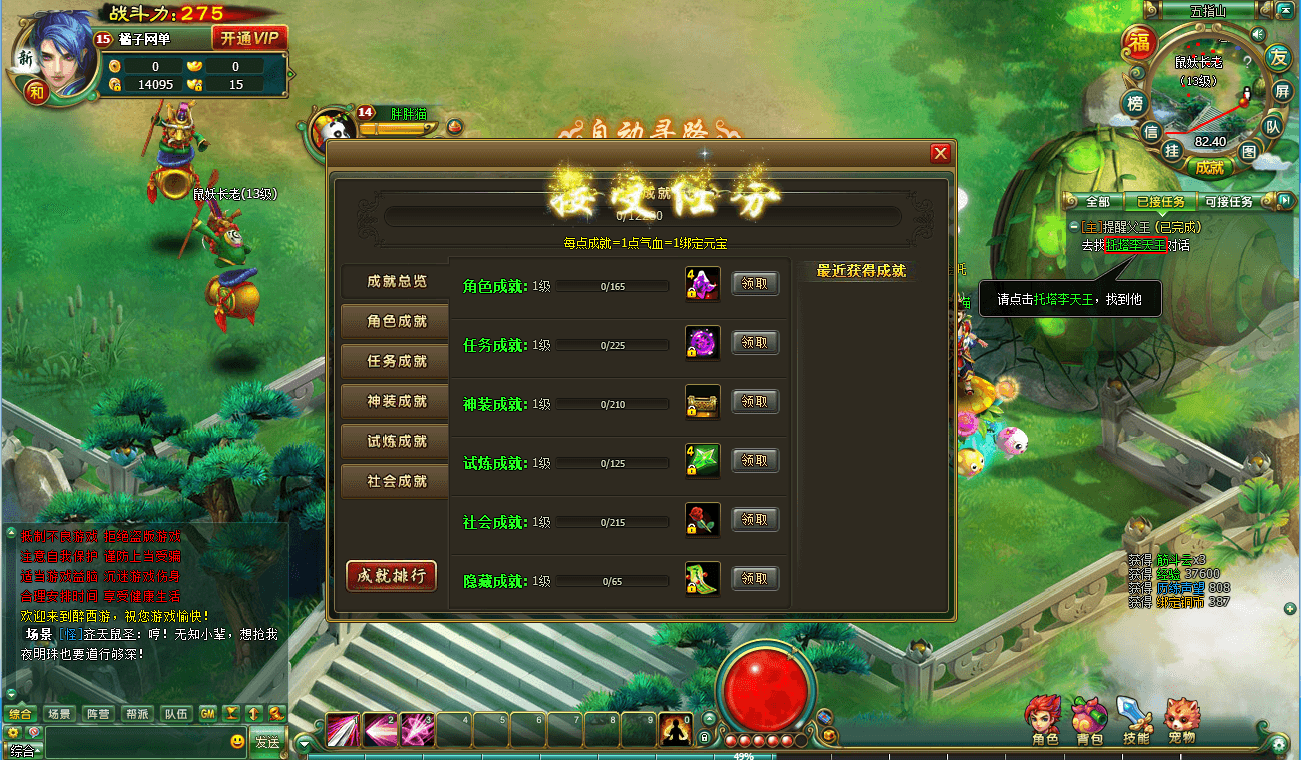Switch to the 任务成就 achievements tab
Screen dimensions: 1301x760
tap(393, 361)
